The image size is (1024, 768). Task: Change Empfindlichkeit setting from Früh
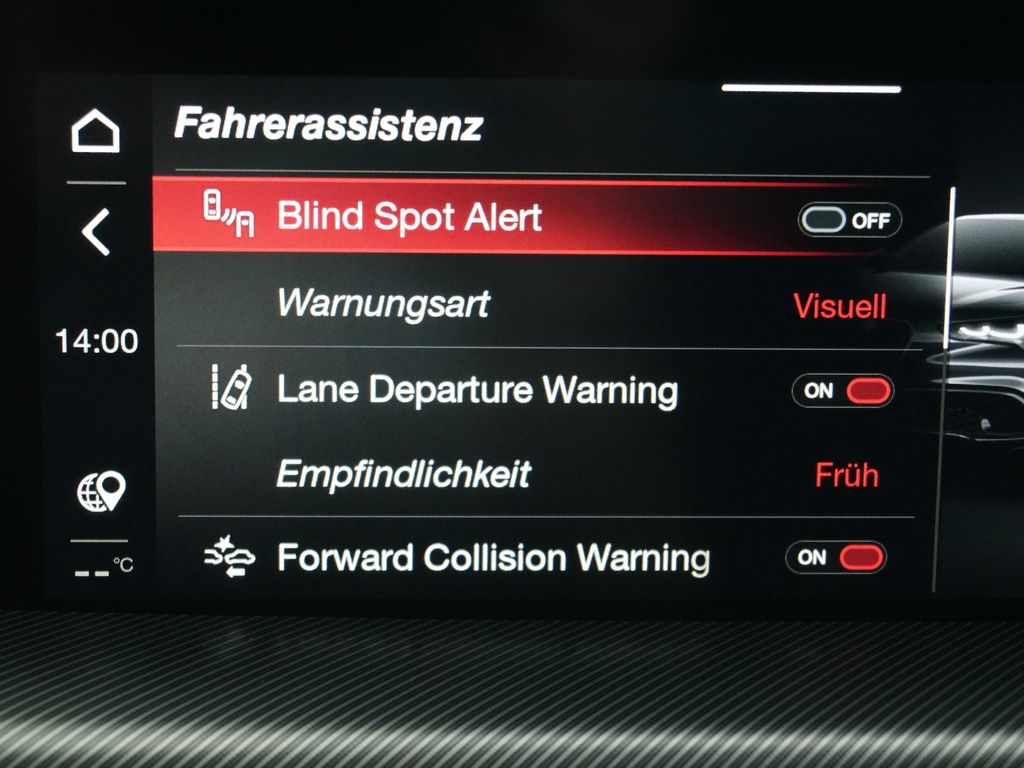click(x=846, y=475)
